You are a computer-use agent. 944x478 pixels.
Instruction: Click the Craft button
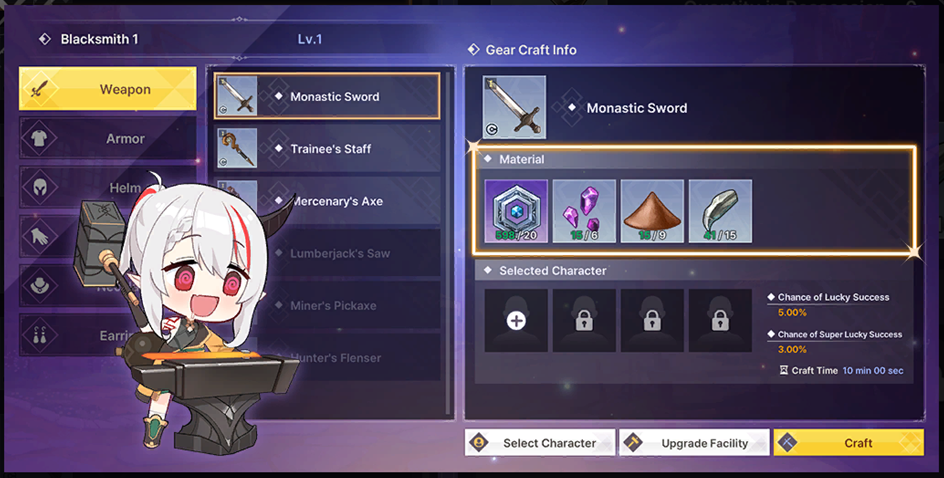pyautogui.click(x=862, y=443)
